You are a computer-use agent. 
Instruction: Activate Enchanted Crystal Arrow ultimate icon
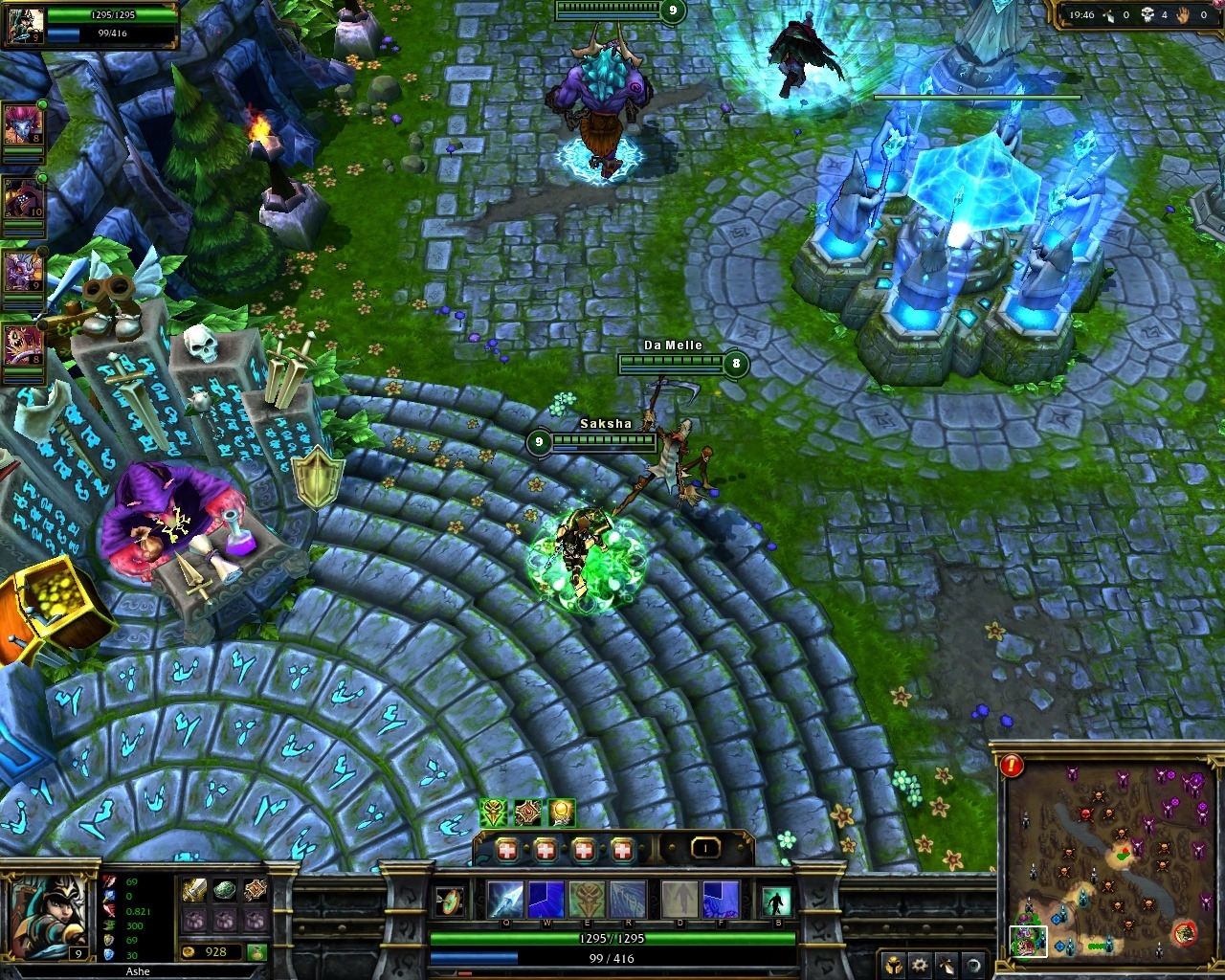[x=629, y=898]
